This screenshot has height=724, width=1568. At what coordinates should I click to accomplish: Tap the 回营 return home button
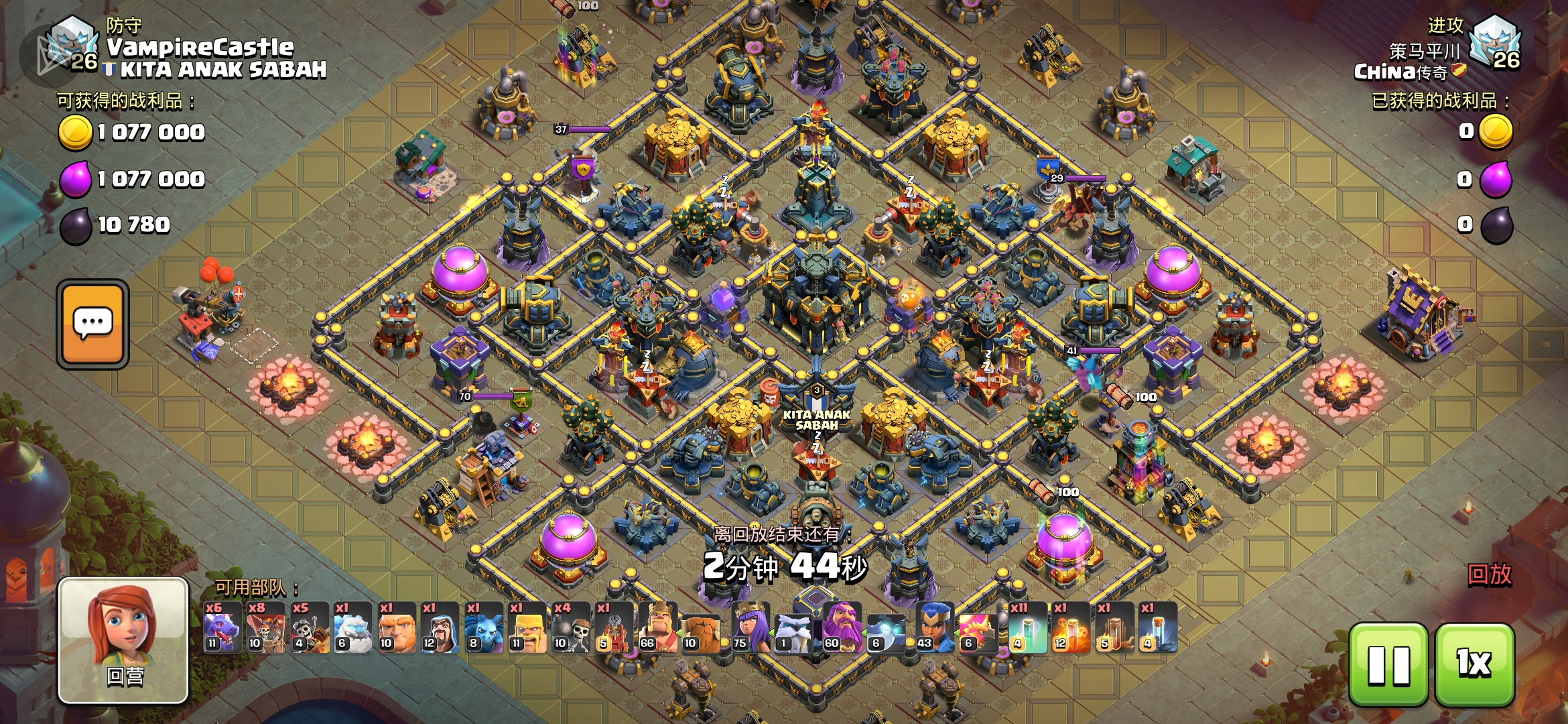click(123, 640)
